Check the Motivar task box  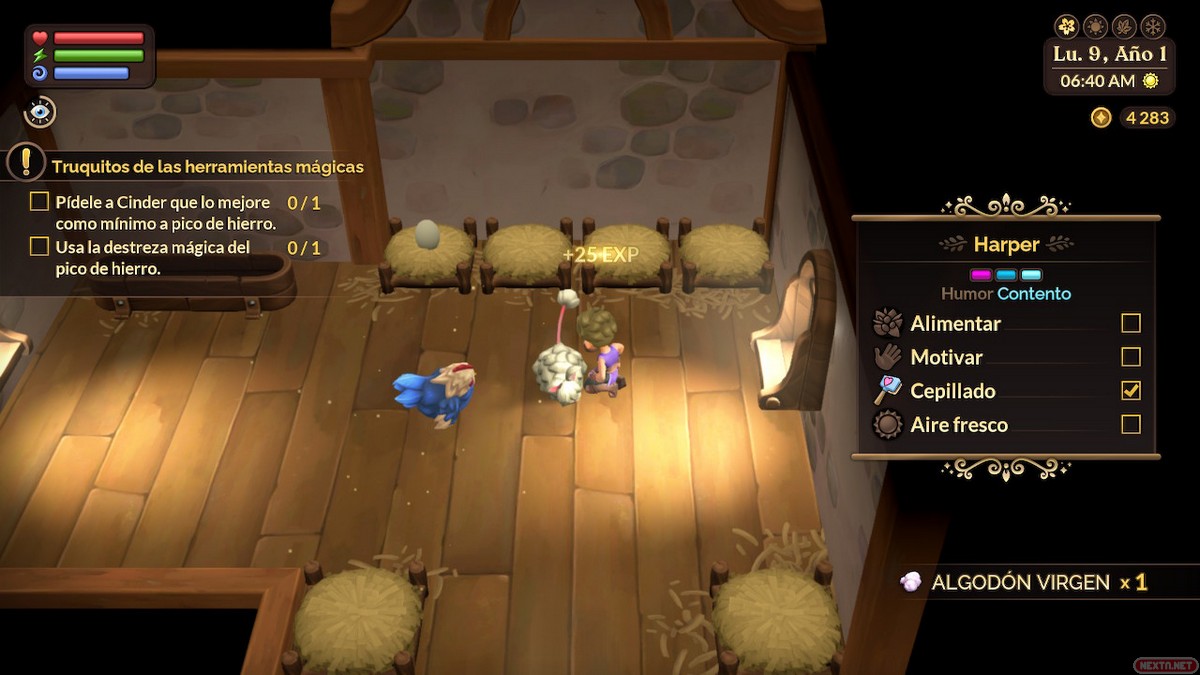tap(1130, 357)
